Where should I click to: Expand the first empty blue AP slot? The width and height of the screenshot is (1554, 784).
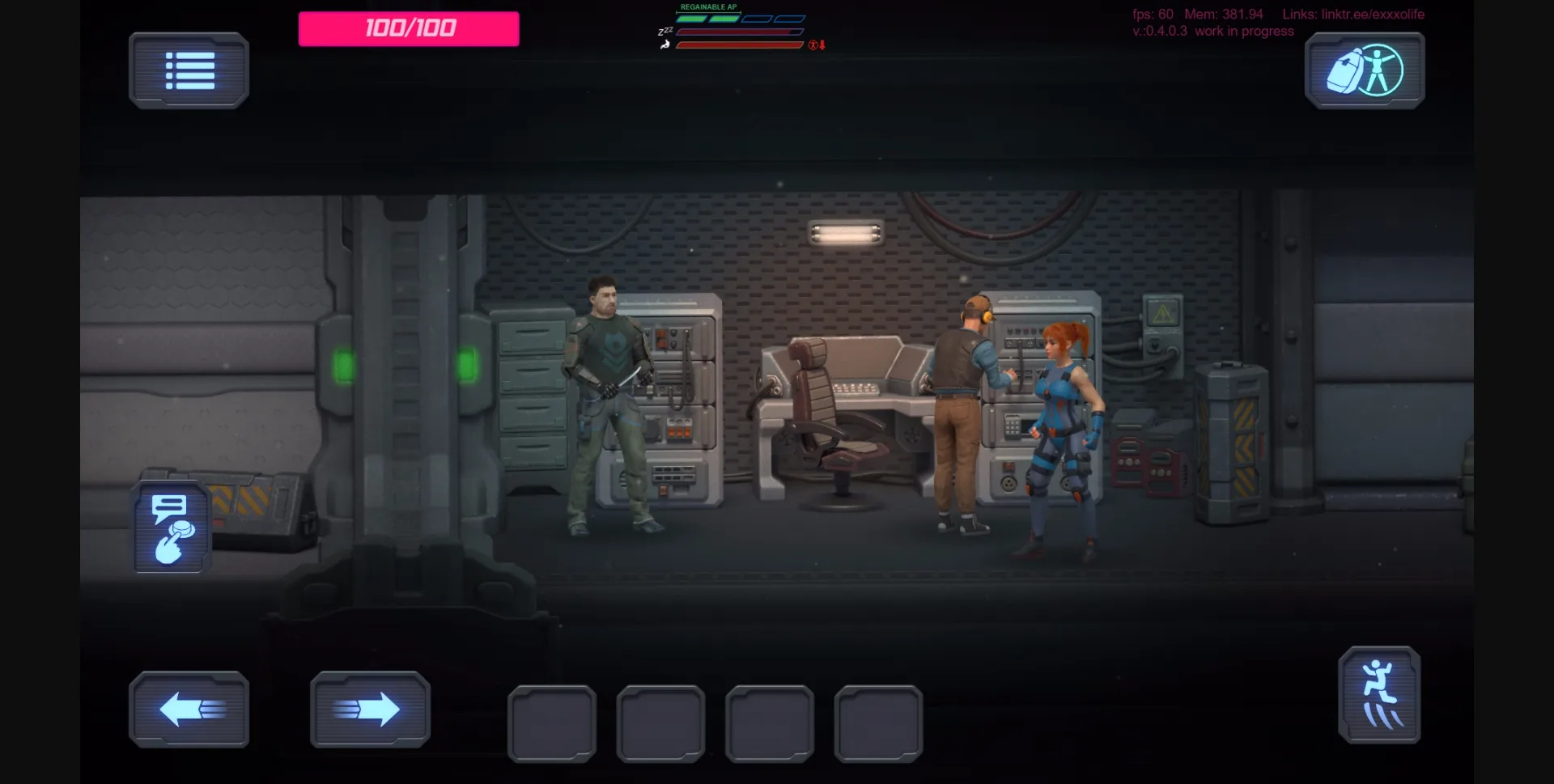coord(757,19)
